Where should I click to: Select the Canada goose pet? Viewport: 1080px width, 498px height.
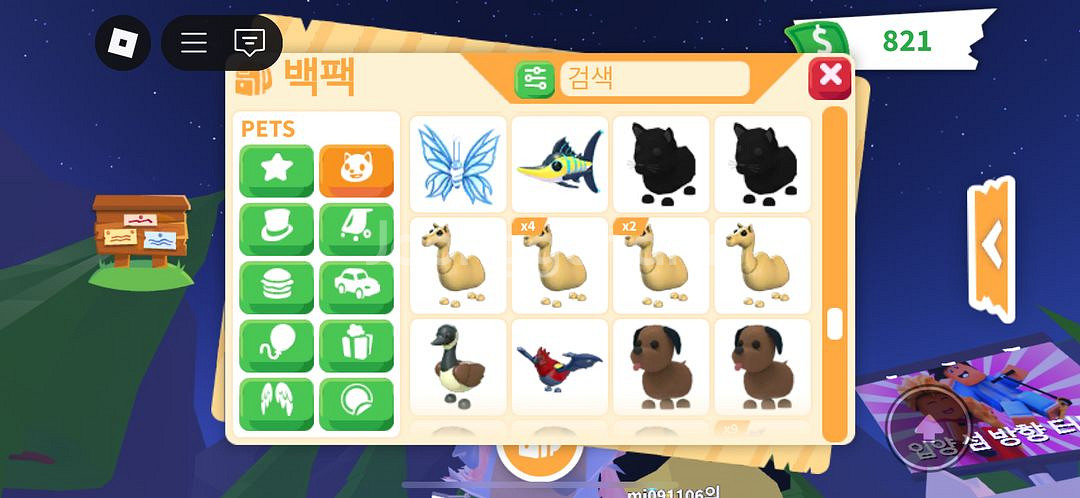(x=458, y=366)
